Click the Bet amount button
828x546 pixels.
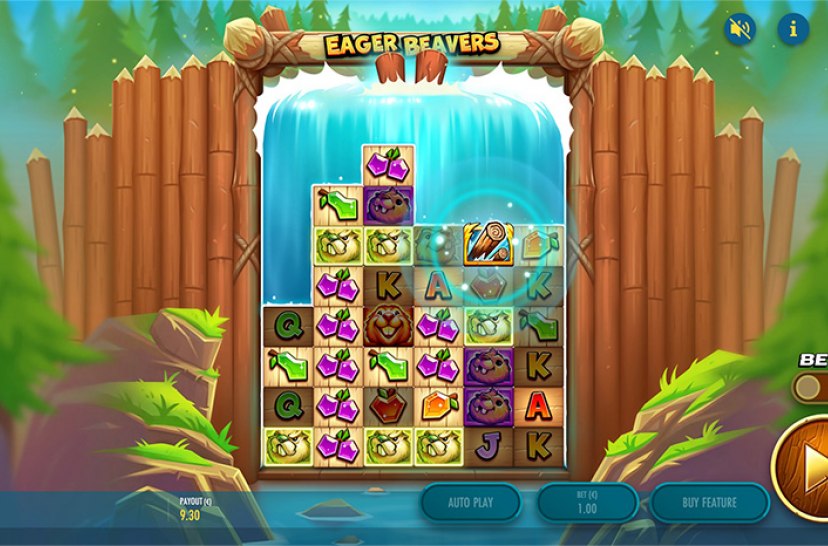(588, 502)
